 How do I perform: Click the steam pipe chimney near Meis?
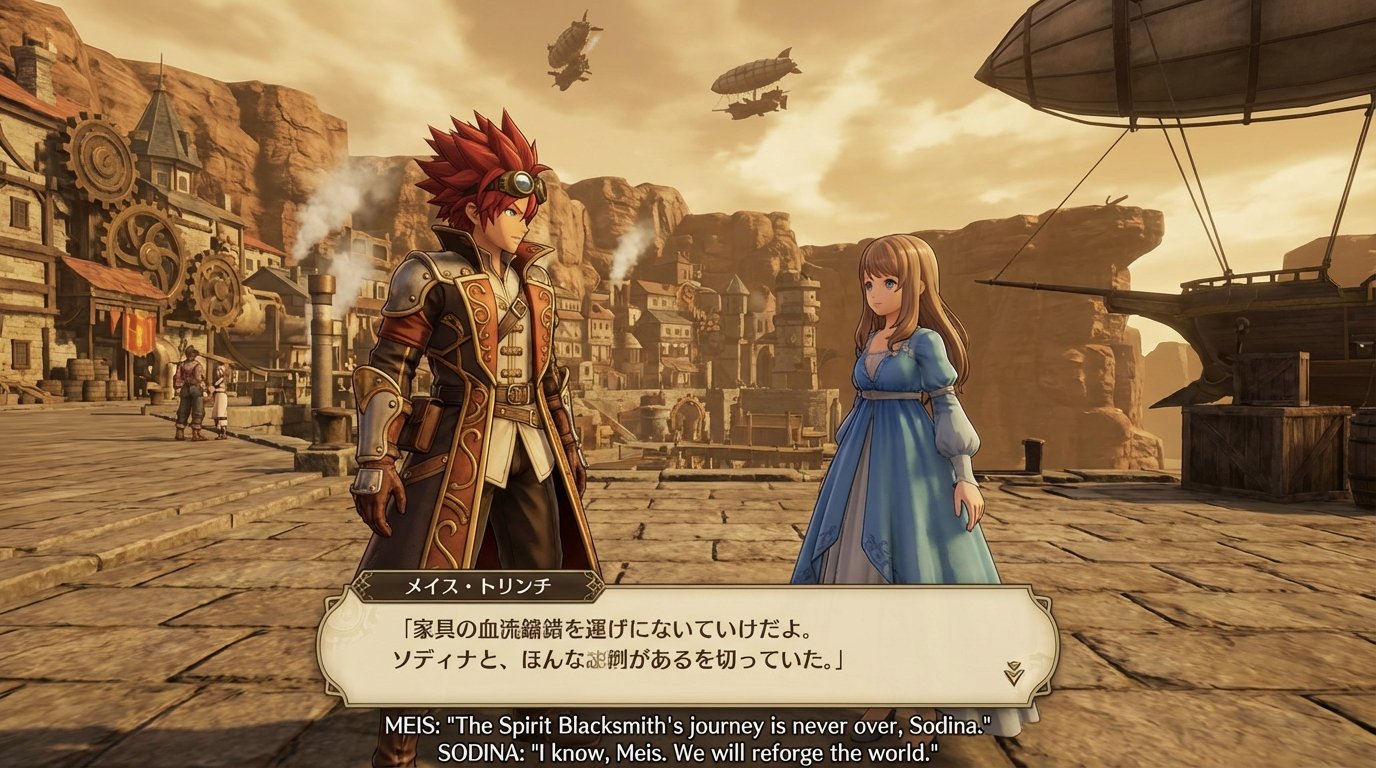point(320,330)
